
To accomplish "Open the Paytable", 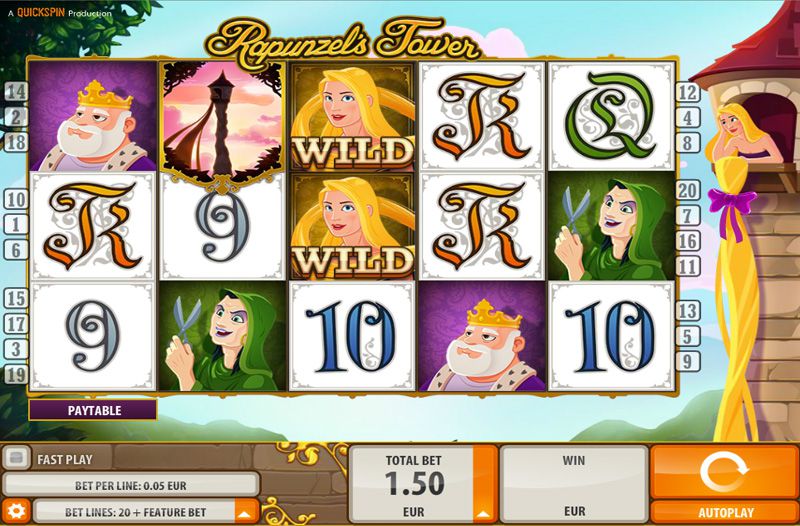I will coord(93,410).
